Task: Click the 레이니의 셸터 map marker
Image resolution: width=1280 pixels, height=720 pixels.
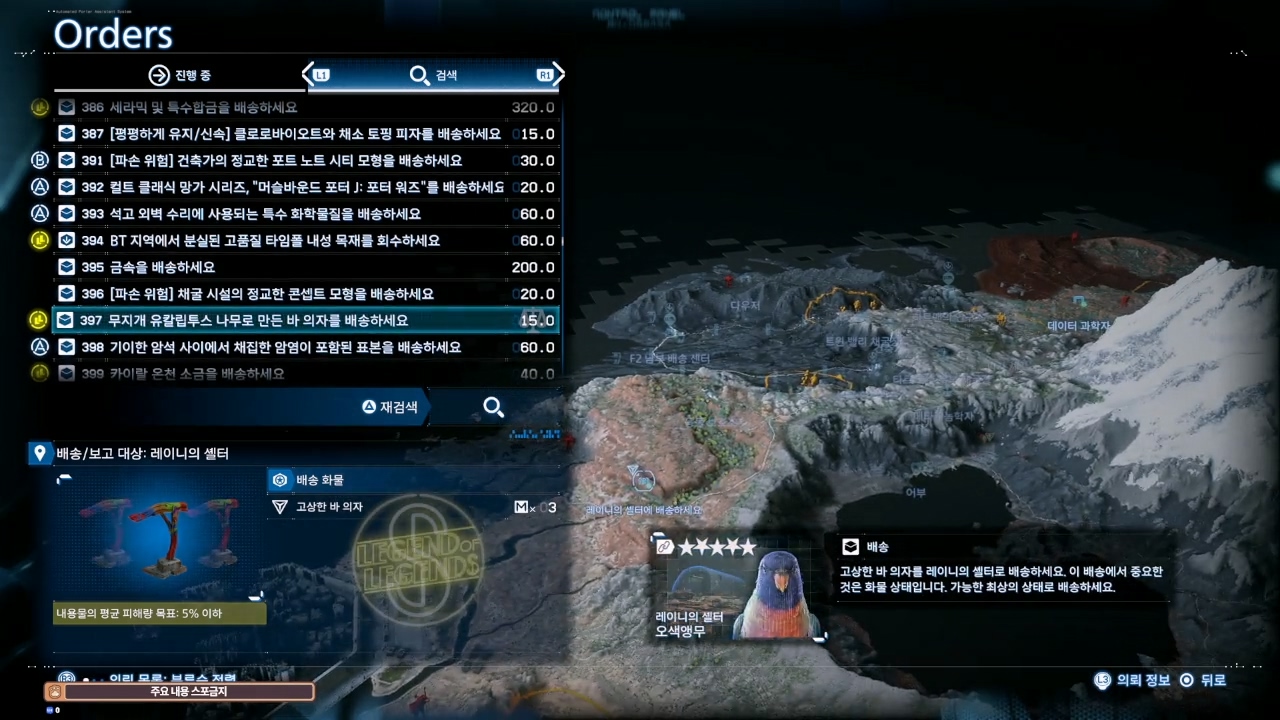Action: pos(643,482)
